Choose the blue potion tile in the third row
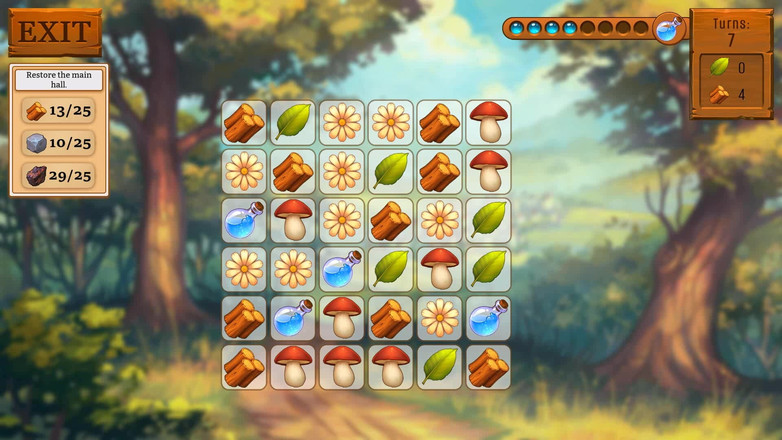The image size is (782, 440). (244, 220)
